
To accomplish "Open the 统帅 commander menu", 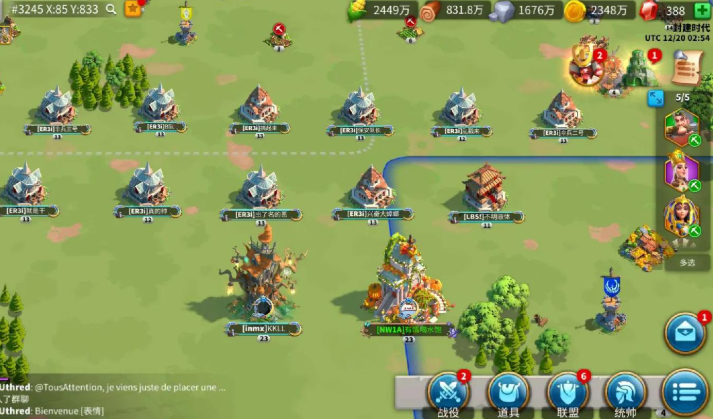I will (x=626, y=394).
